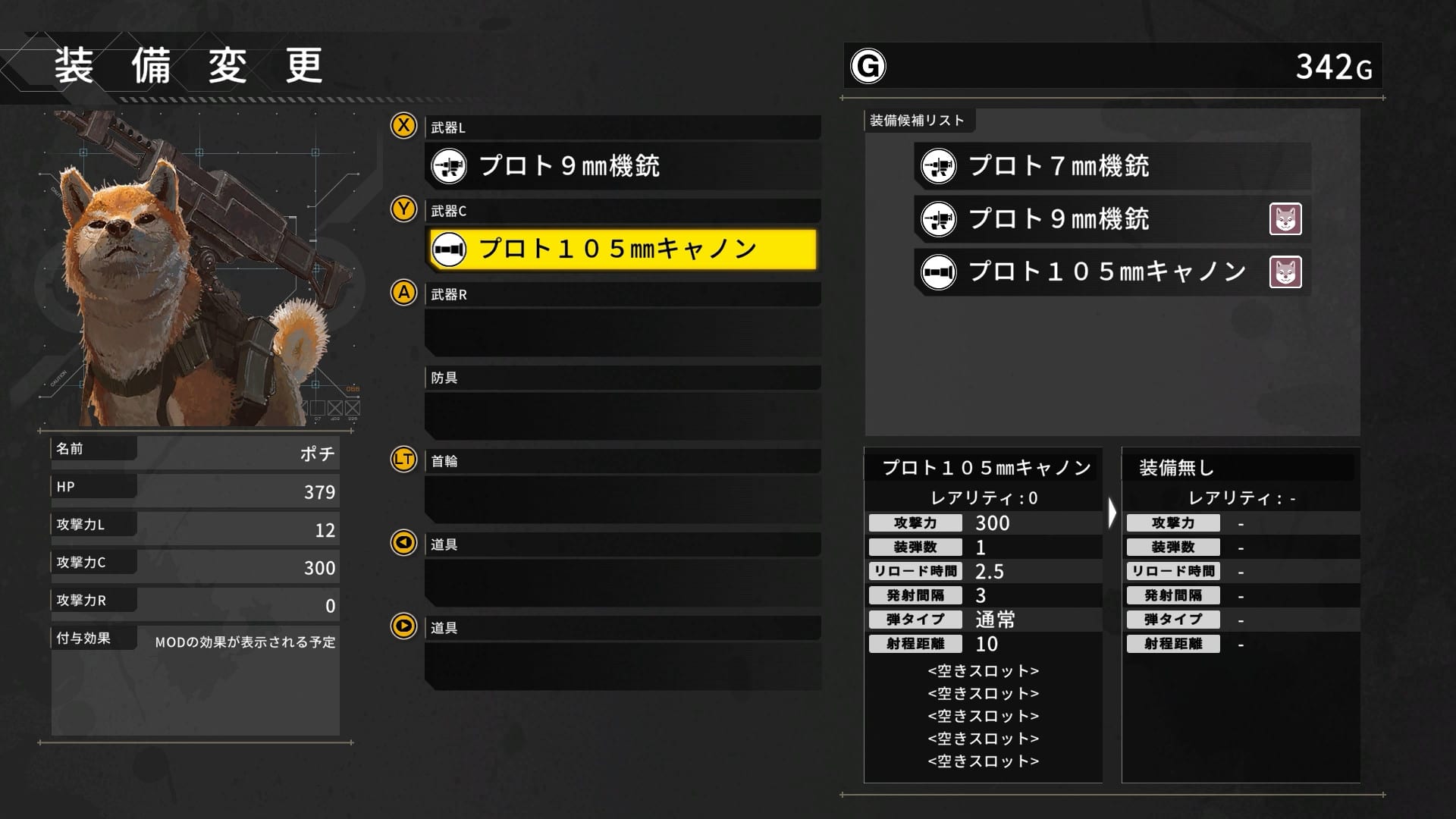
Task: Toggle equipped dog marker on プロト9mm機銃
Action: [x=1286, y=219]
